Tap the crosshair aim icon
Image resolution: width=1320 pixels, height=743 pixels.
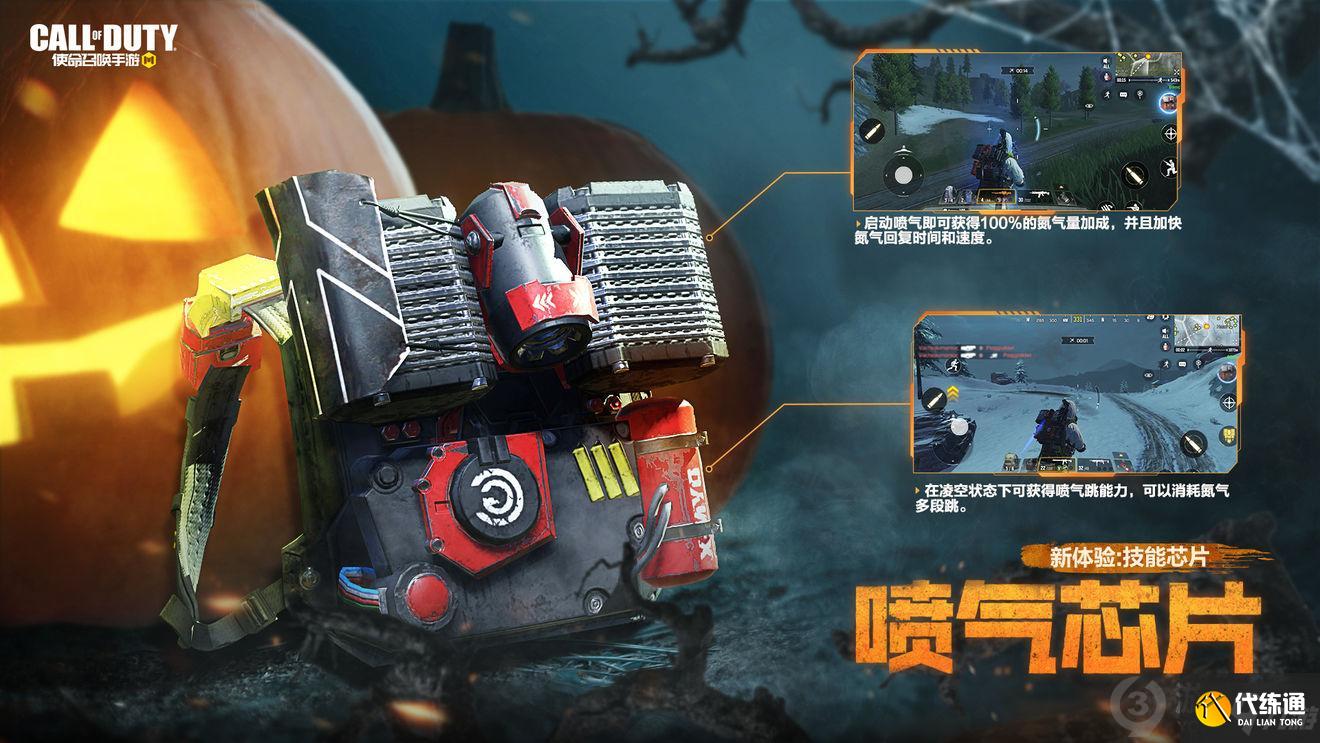point(1169,135)
